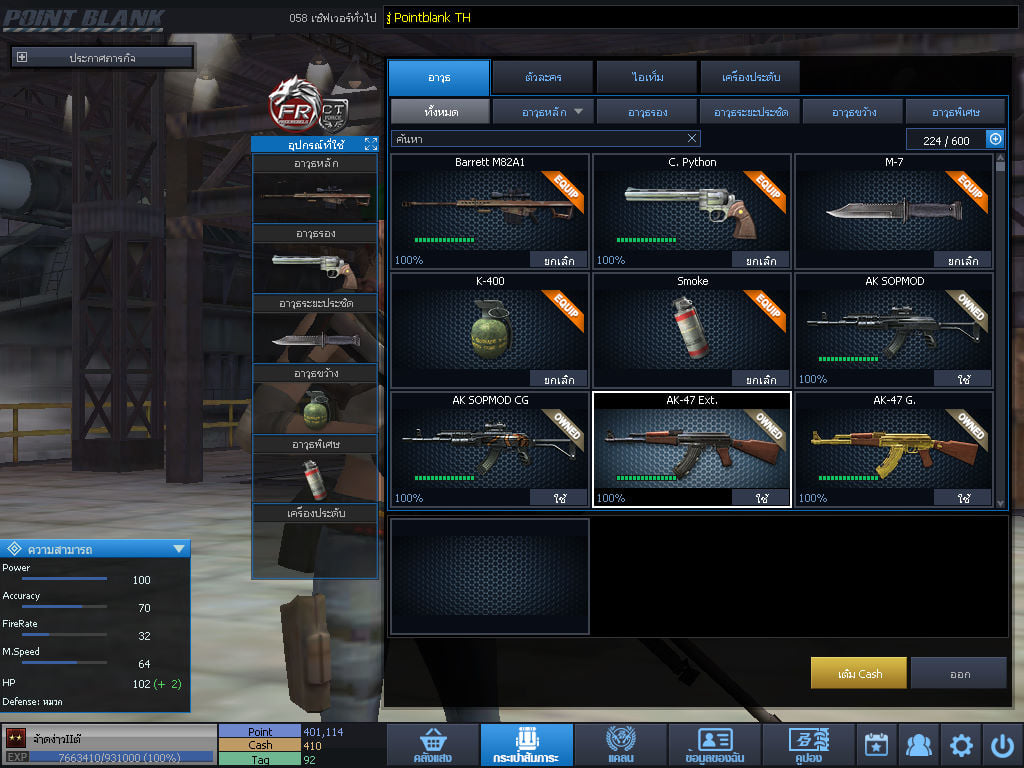
Task: Switch to the ตัวละคร tab
Action: [x=541, y=77]
